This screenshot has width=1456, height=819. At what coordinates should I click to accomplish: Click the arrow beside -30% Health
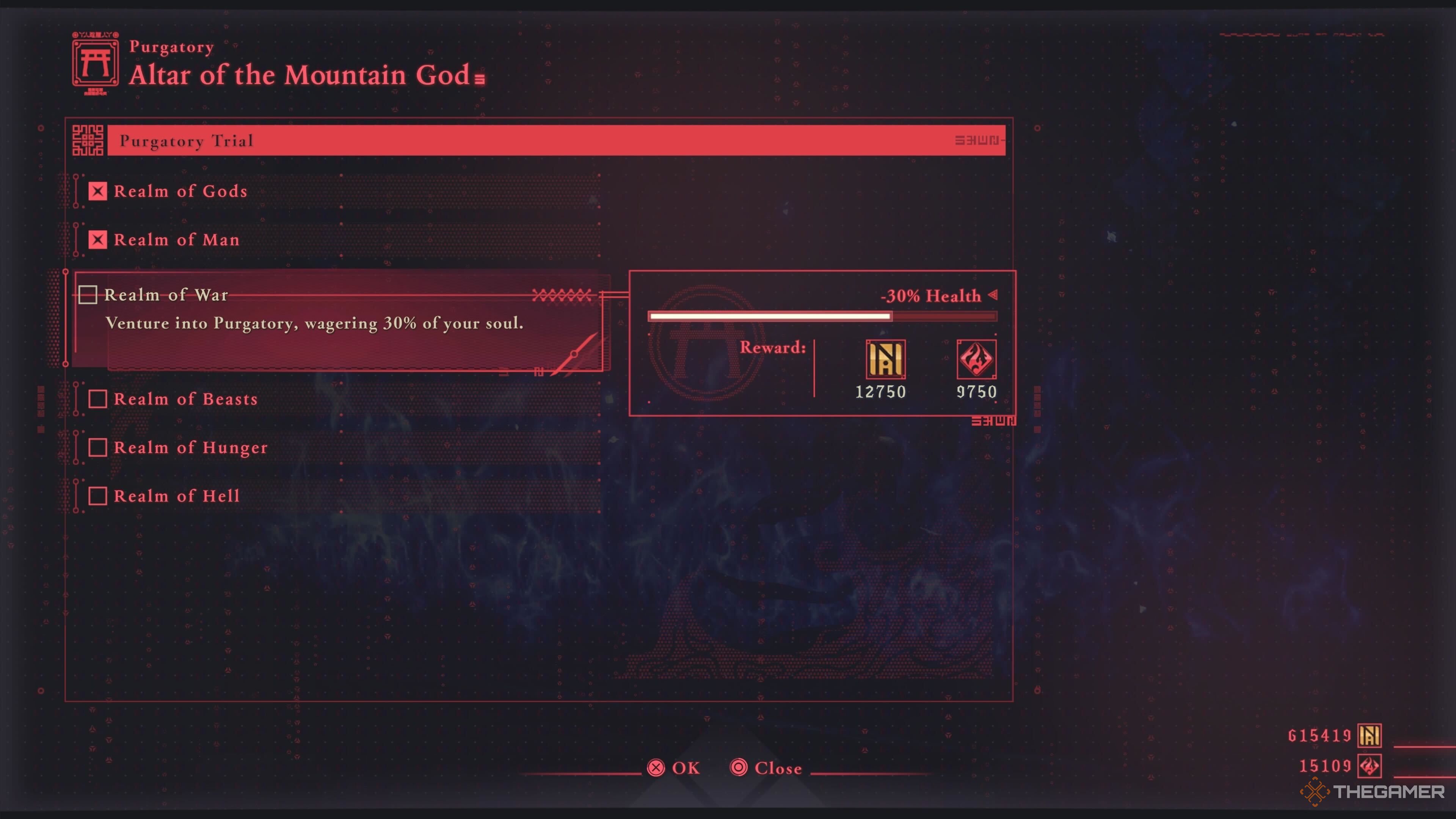(993, 296)
